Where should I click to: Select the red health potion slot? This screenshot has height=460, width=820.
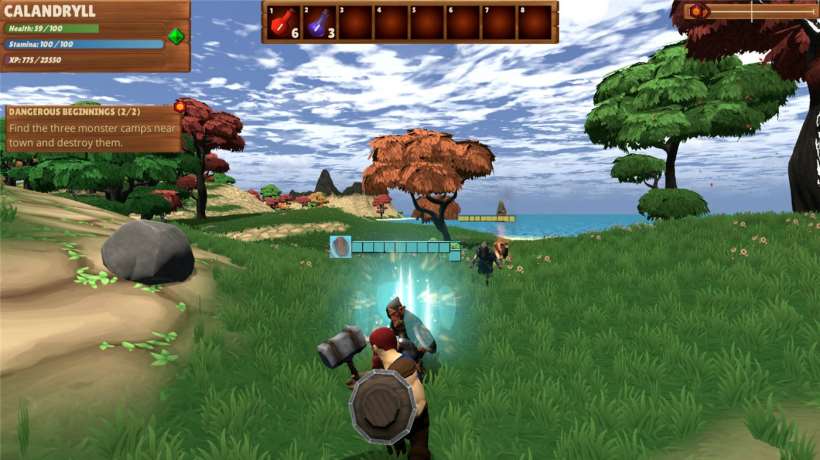point(284,22)
